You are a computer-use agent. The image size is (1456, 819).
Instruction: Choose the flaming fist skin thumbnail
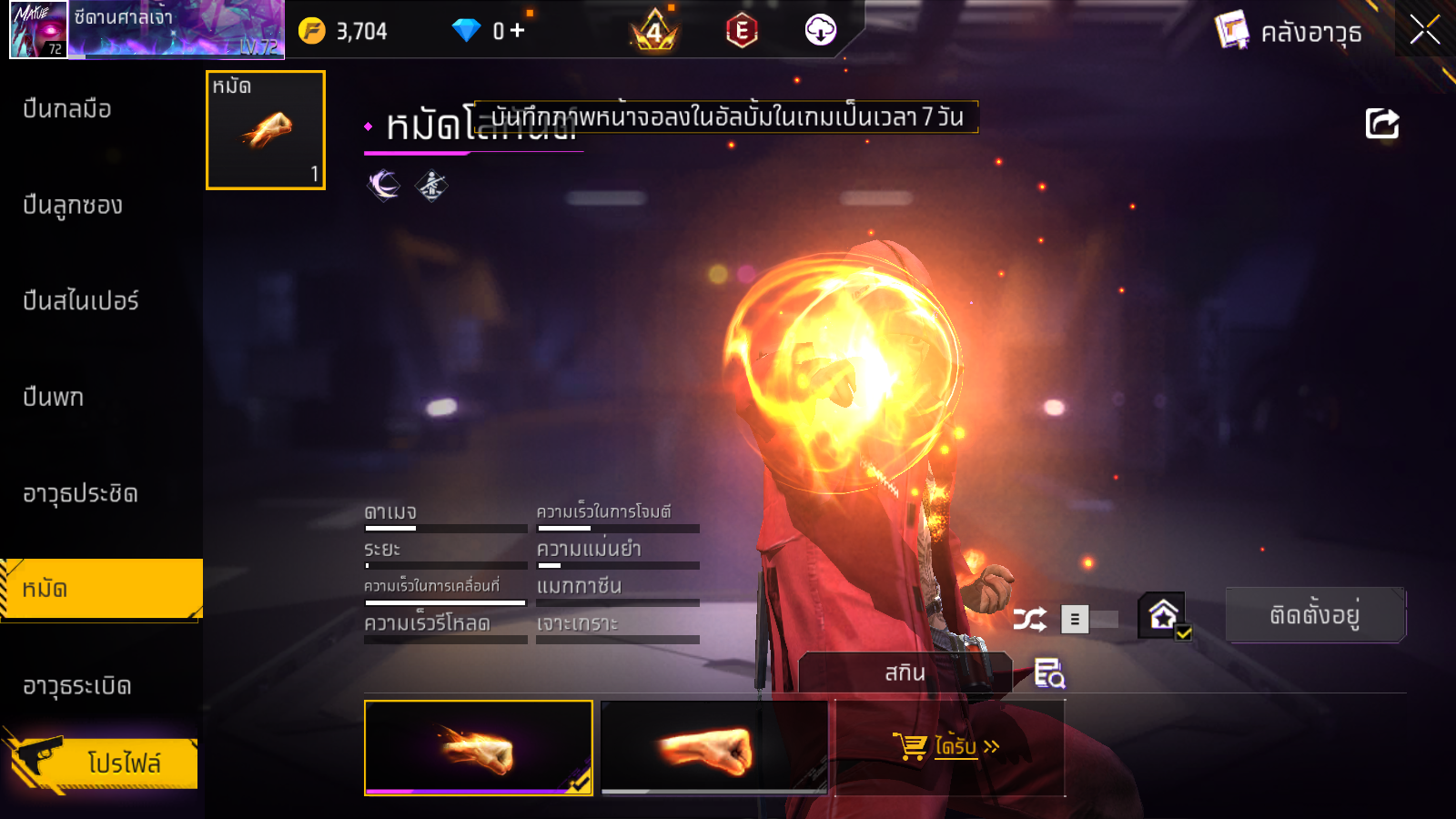pos(479,748)
